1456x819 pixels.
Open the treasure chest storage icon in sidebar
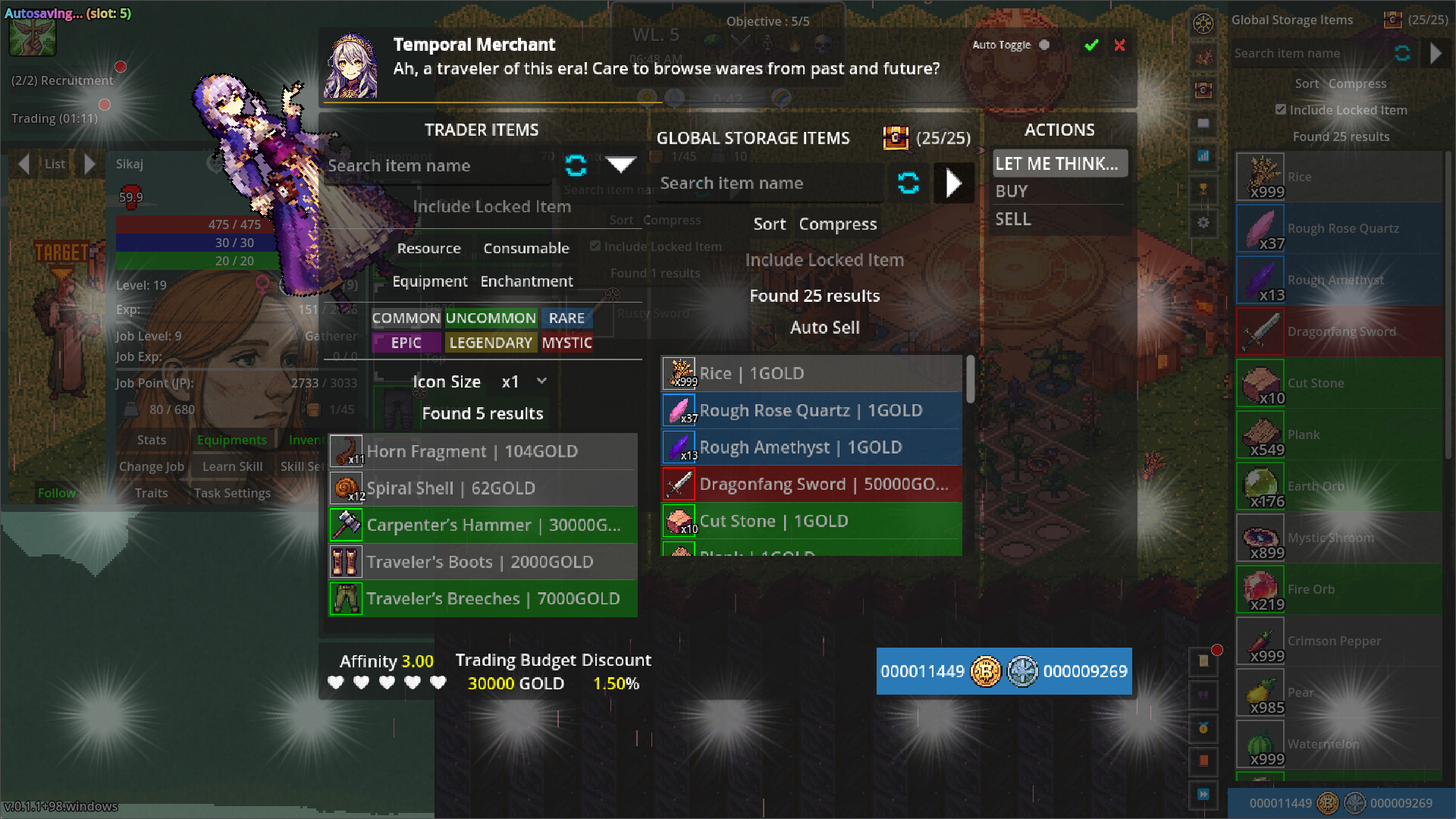pos(1203,90)
